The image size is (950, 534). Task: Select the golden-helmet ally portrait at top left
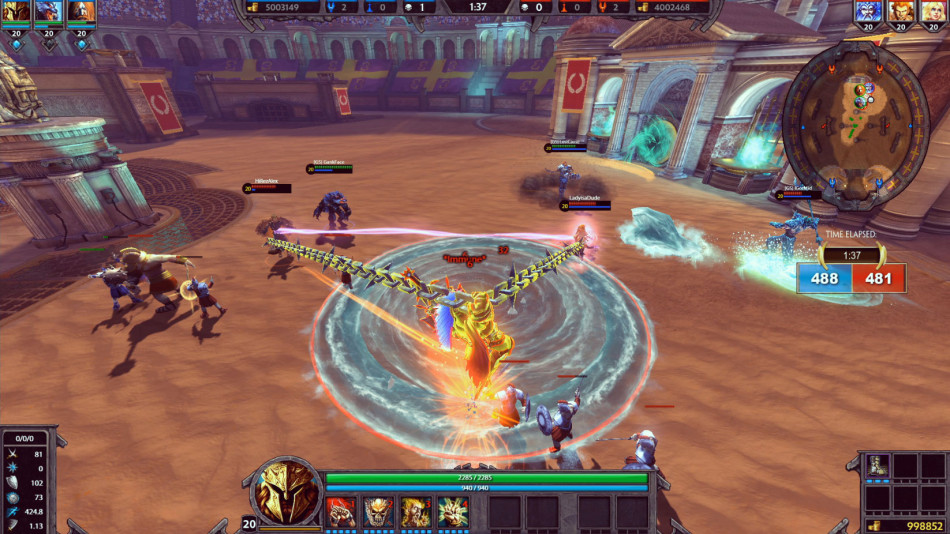tap(15, 12)
